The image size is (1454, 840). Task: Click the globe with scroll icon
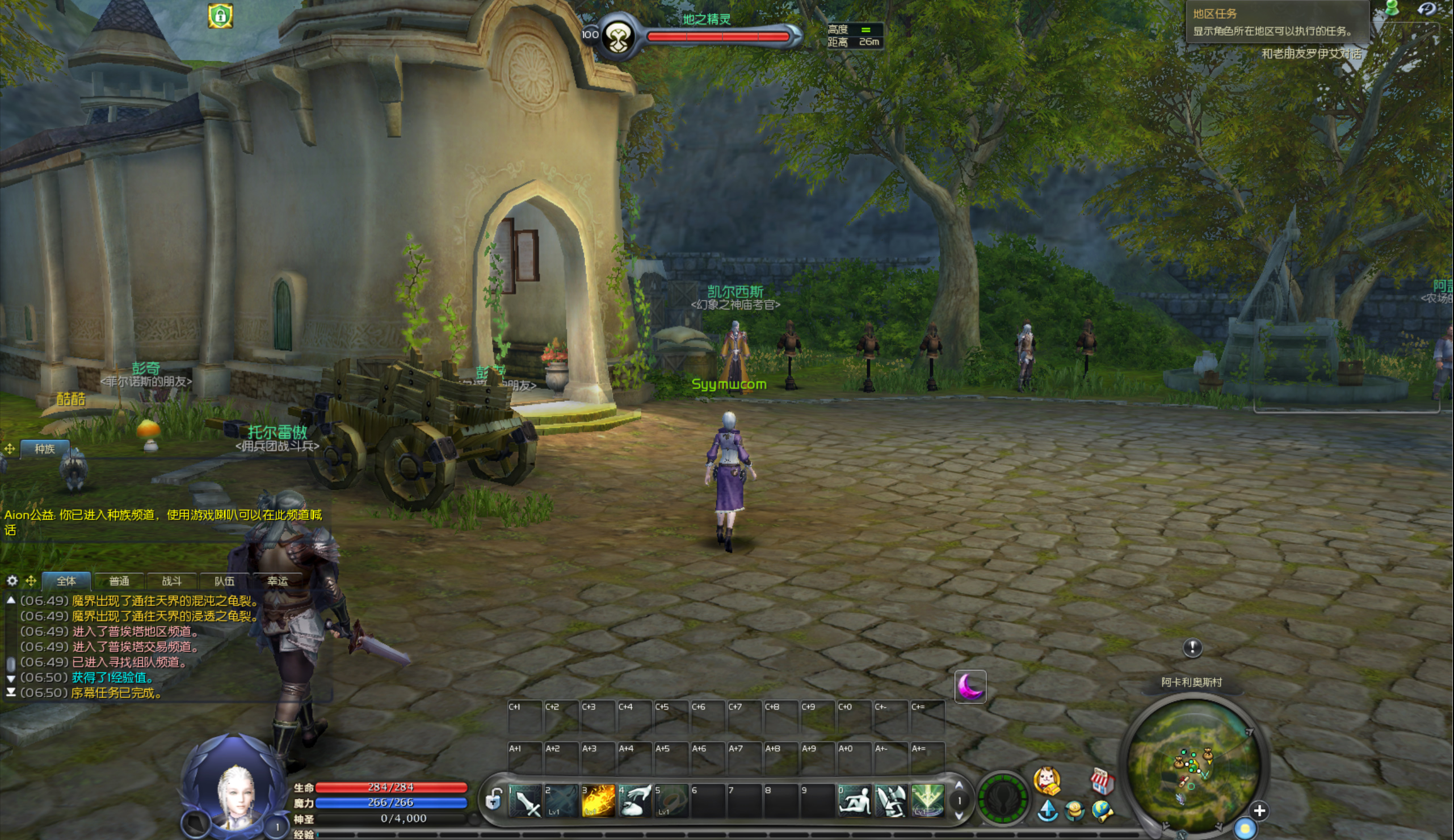point(1102,811)
